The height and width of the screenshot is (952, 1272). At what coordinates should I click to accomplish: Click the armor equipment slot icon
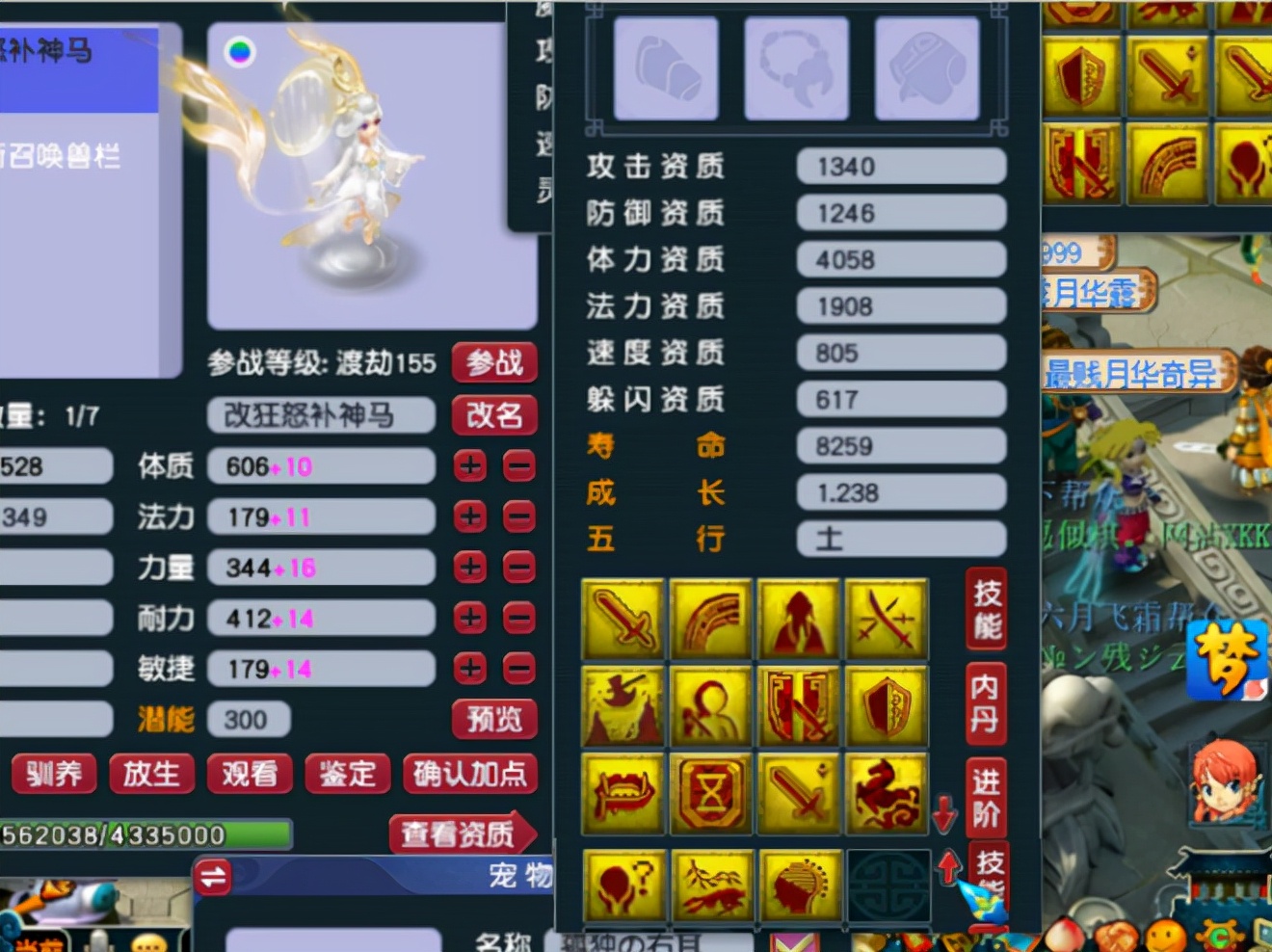927,67
